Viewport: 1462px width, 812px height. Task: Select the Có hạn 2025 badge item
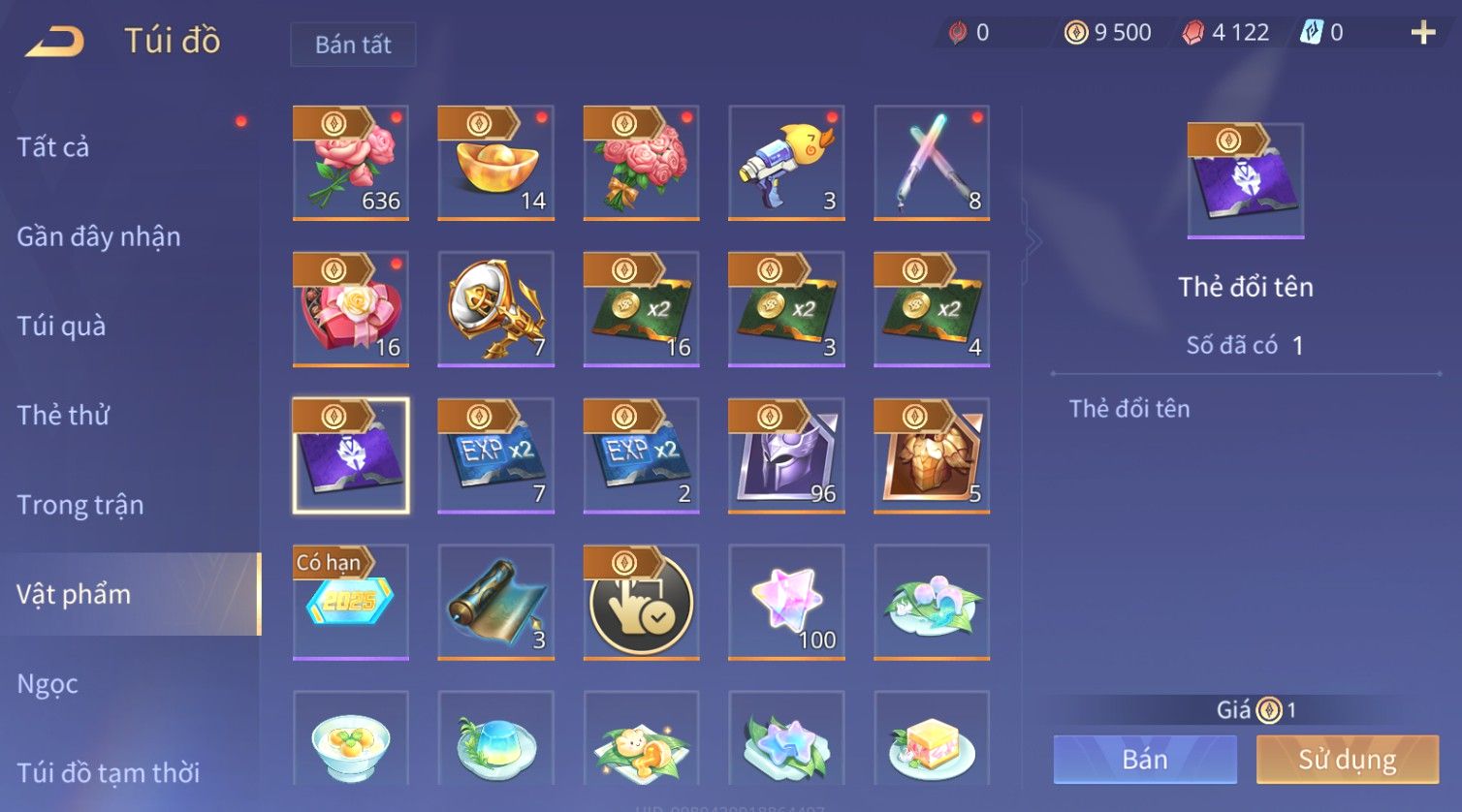click(x=350, y=602)
